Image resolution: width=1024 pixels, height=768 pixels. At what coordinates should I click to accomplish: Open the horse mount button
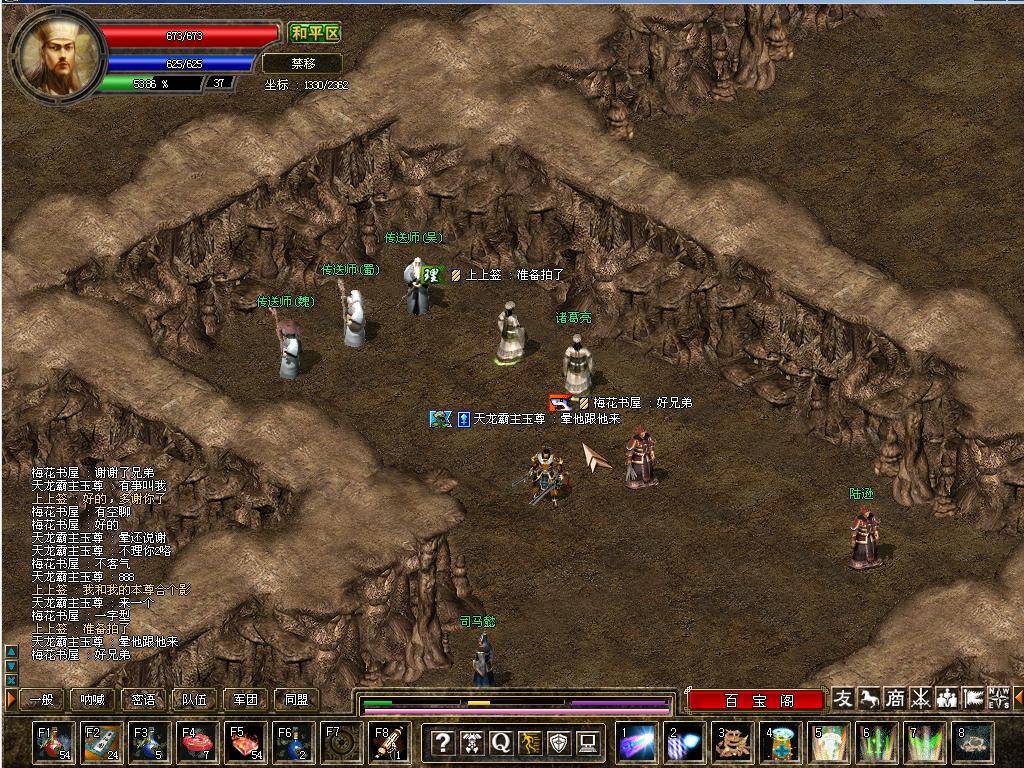click(869, 699)
